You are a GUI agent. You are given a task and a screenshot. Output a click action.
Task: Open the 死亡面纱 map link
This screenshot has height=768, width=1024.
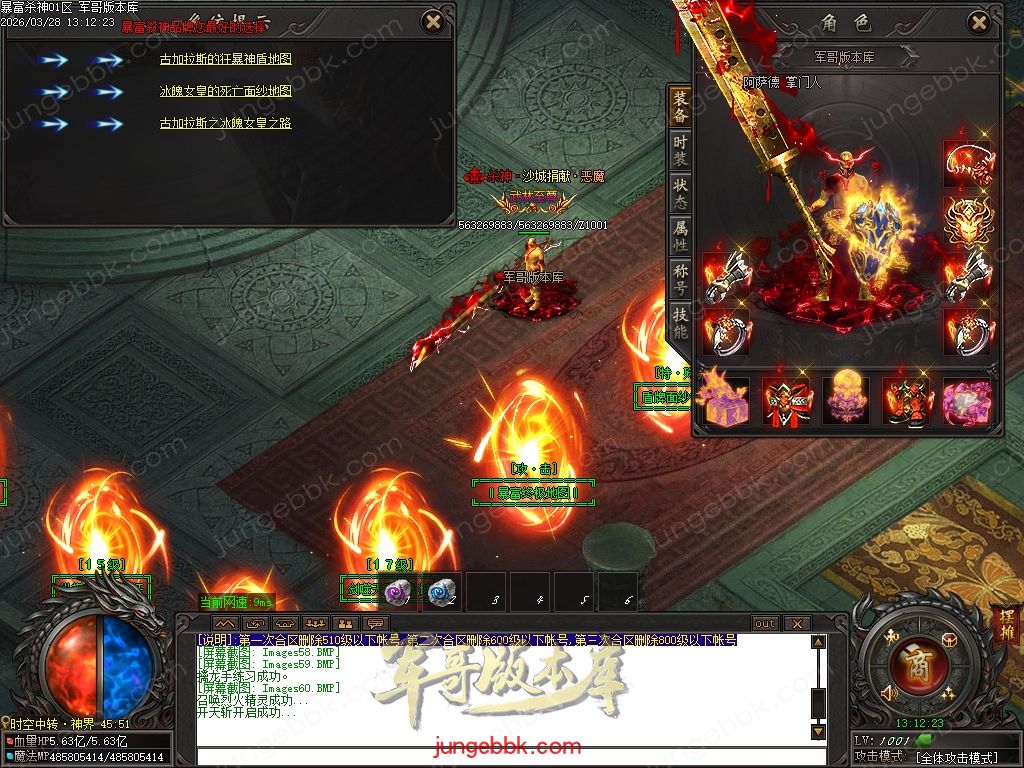[x=226, y=91]
